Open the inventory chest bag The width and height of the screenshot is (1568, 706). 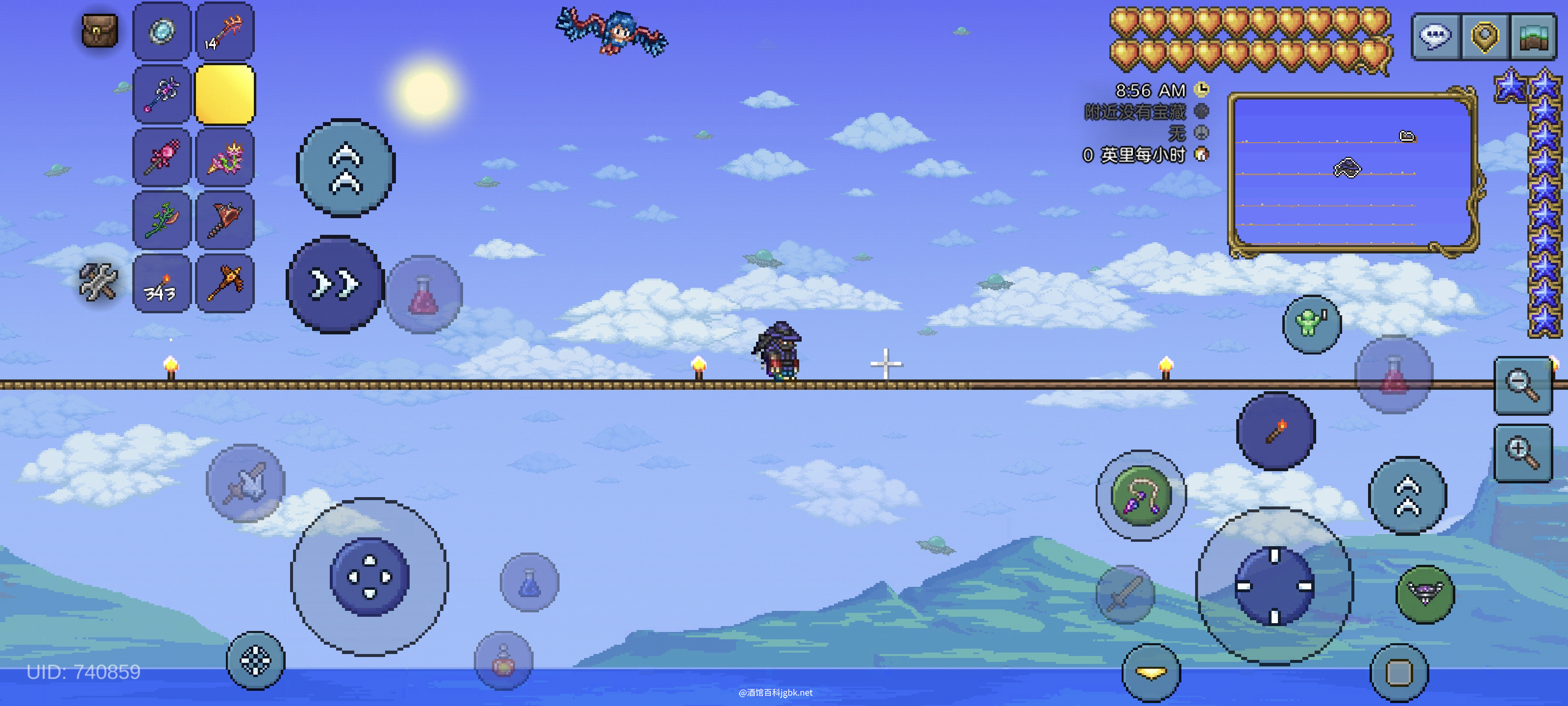pos(99,30)
